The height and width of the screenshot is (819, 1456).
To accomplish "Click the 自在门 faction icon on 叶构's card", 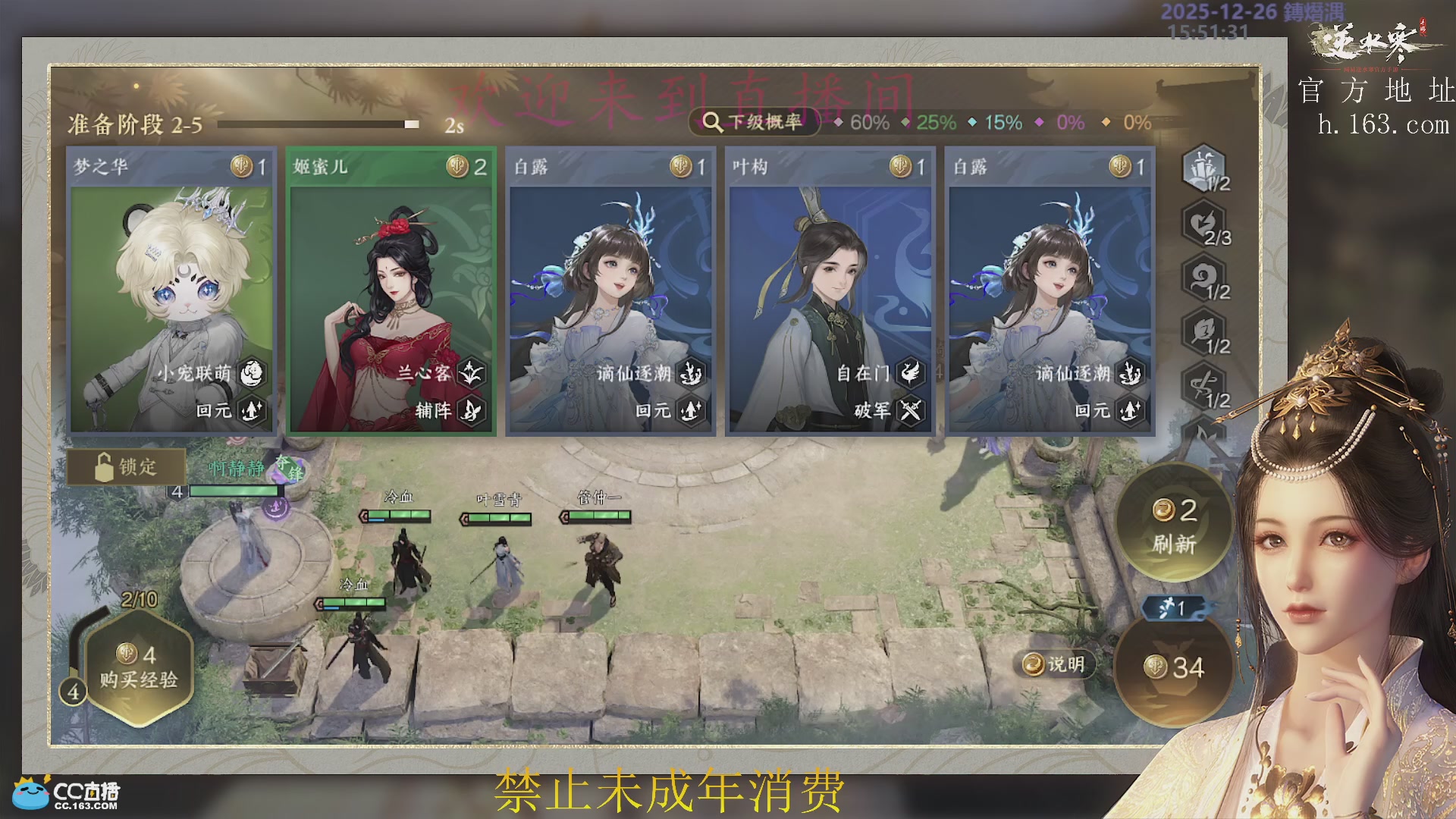I will (912, 373).
